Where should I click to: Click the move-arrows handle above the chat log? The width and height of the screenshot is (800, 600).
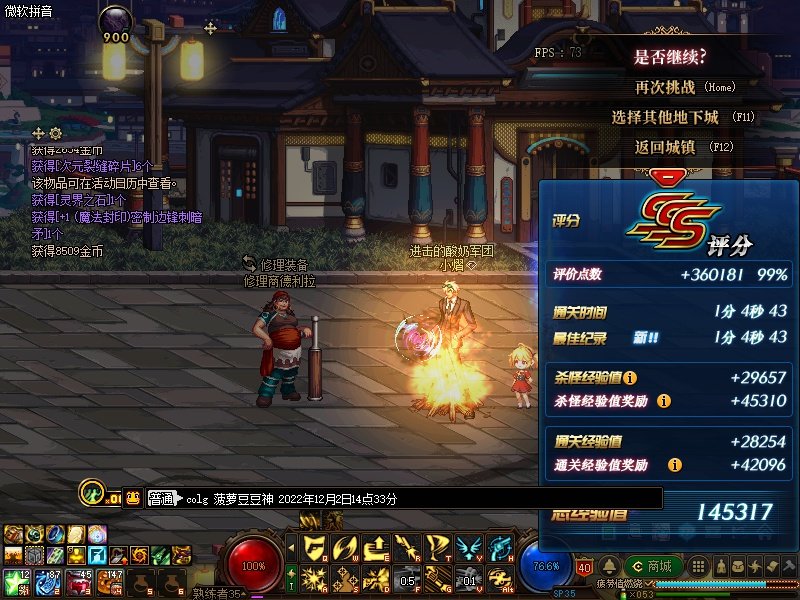point(38,133)
